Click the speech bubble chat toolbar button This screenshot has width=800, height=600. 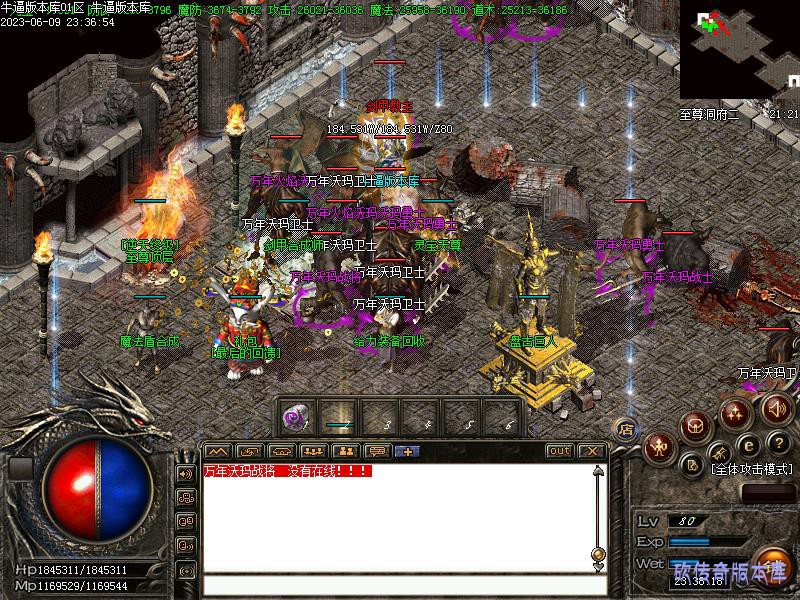(376, 451)
